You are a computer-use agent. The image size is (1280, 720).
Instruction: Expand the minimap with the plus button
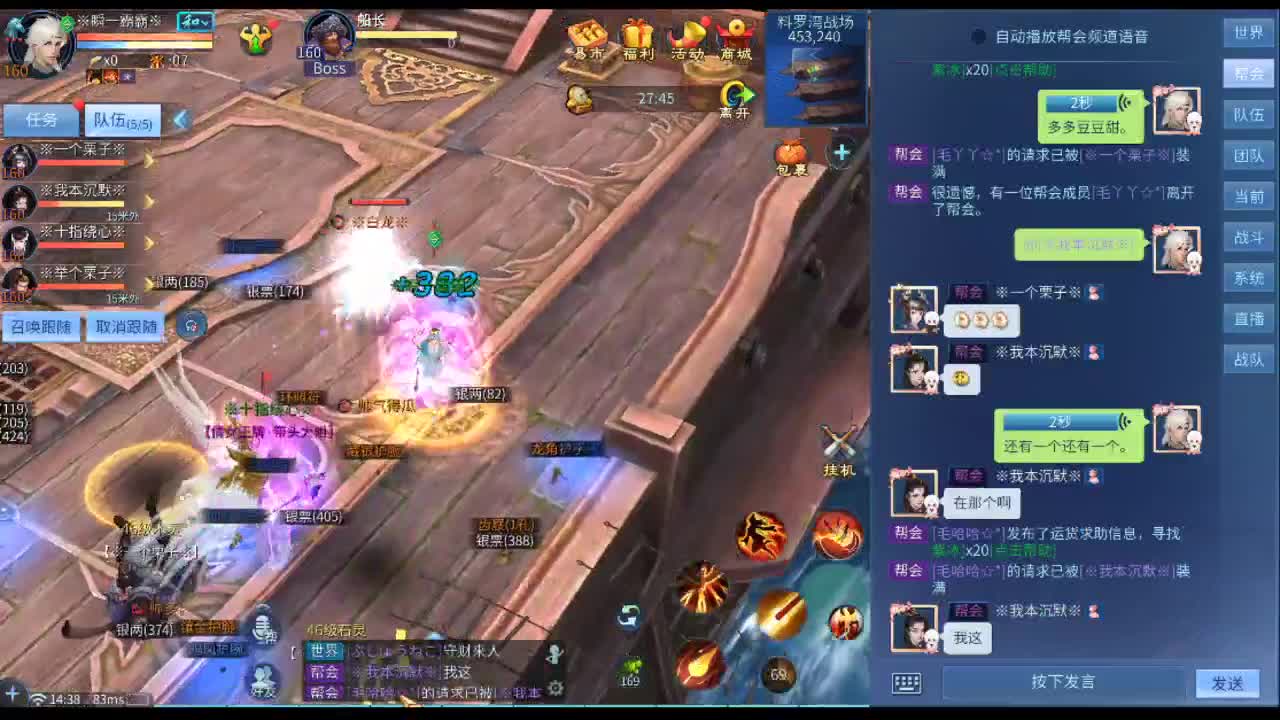[841, 153]
